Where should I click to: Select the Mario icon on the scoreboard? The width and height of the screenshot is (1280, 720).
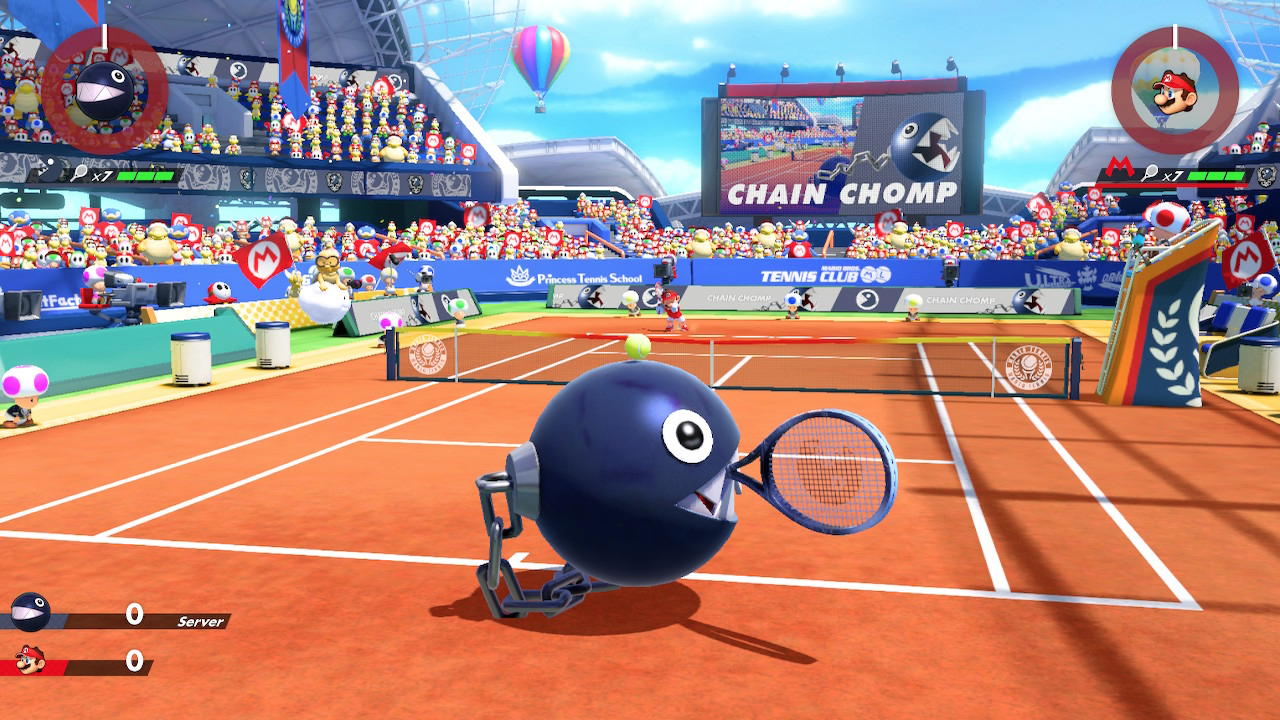(x=30, y=660)
